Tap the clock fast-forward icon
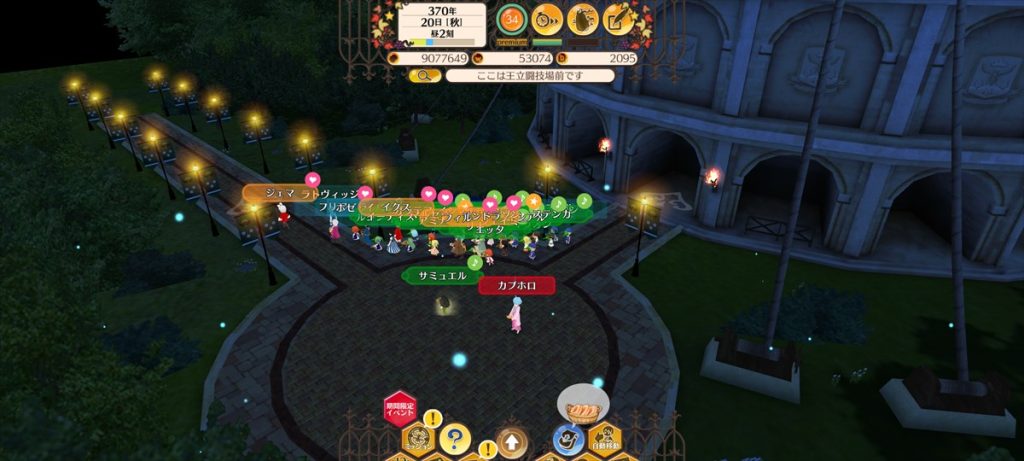This screenshot has height=461, width=1024. click(547, 18)
